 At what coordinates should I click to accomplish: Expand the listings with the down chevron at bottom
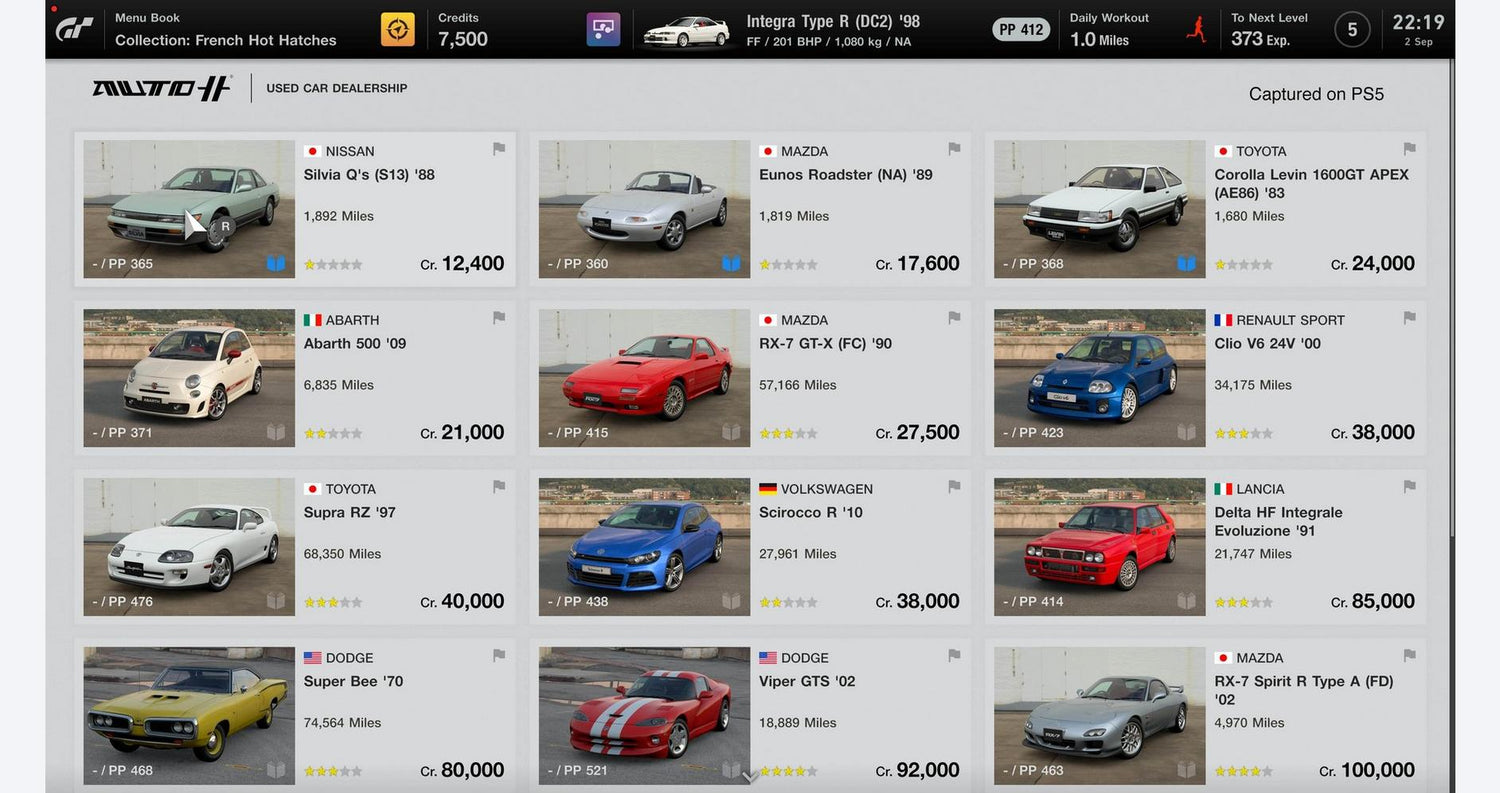point(749,776)
